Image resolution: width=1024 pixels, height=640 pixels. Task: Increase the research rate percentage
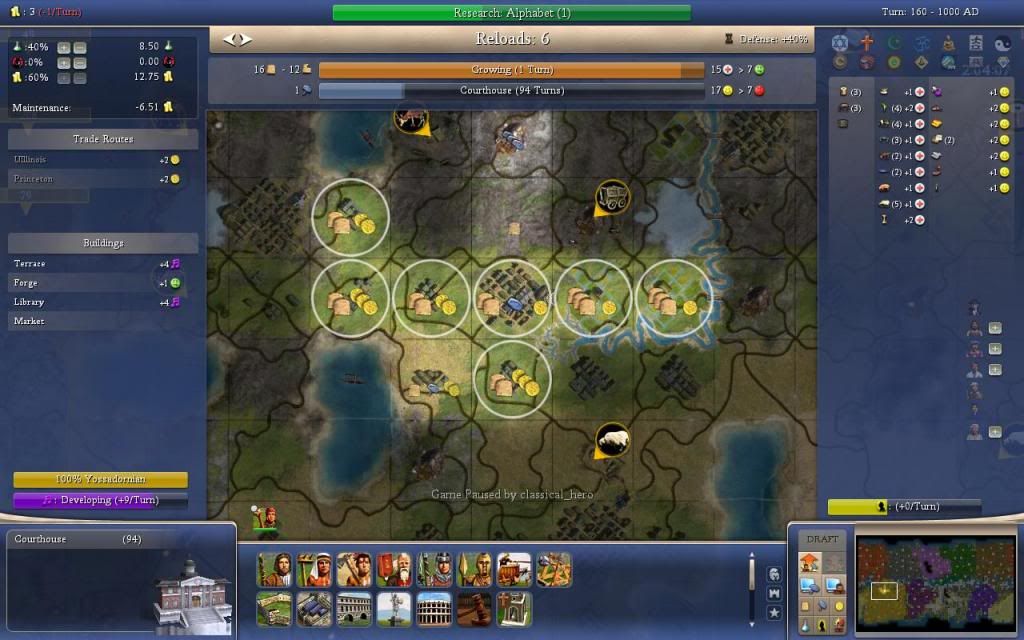point(63,47)
